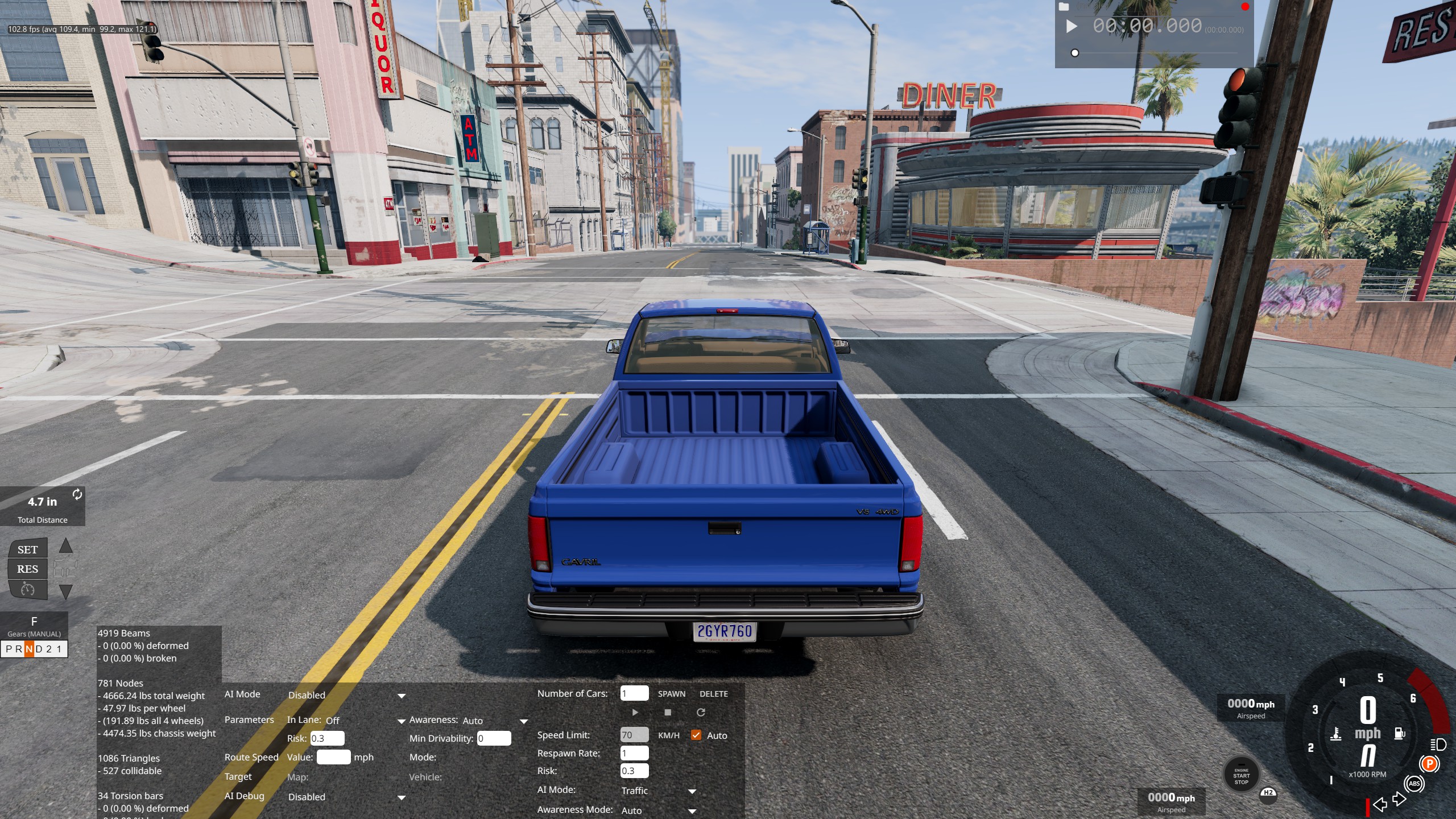Uncheck the Auto speed limit checkbox
1456x819 pixels.
(x=696, y=735)
